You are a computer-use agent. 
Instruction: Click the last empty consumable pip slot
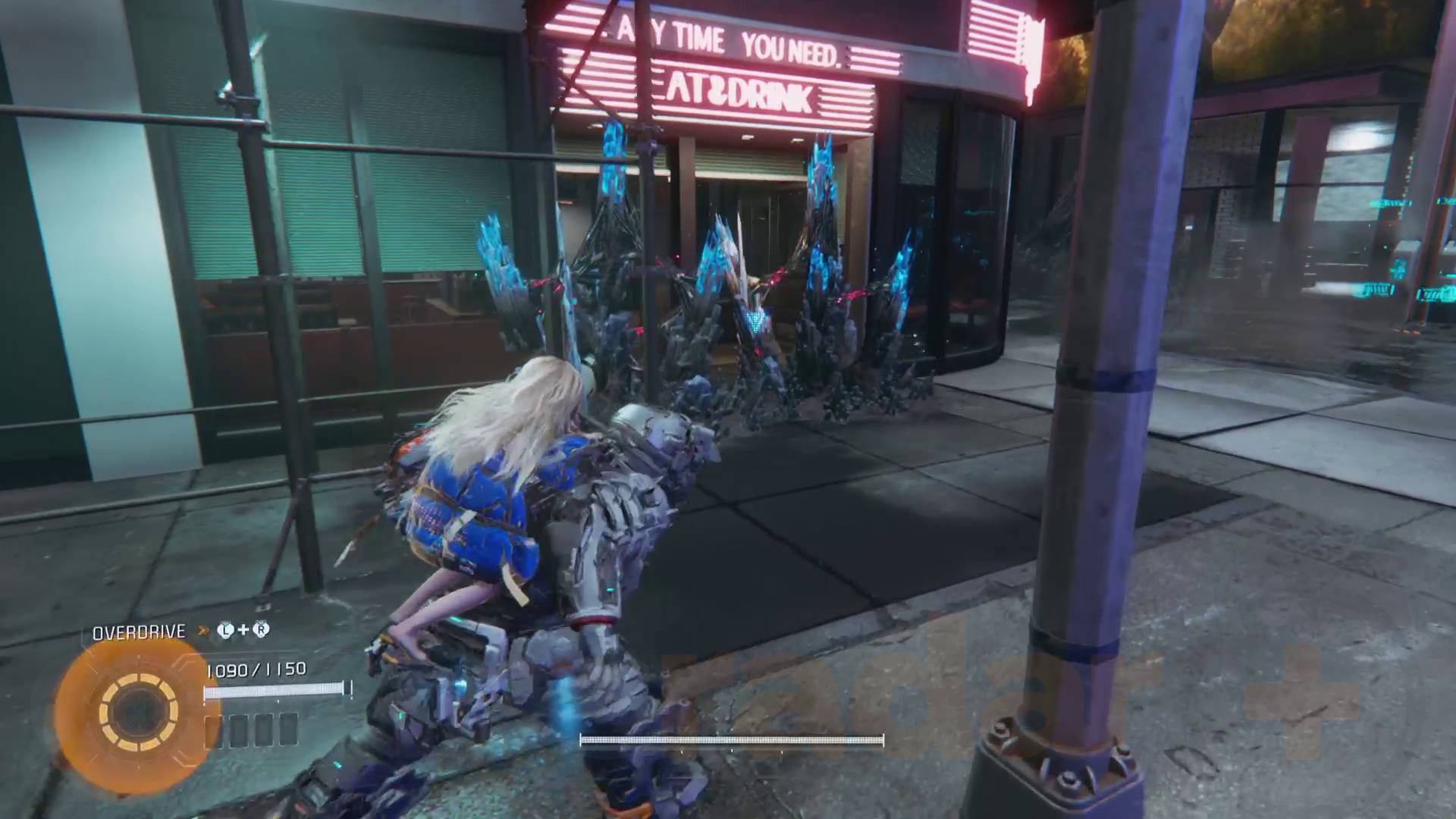tap(287, 731)
